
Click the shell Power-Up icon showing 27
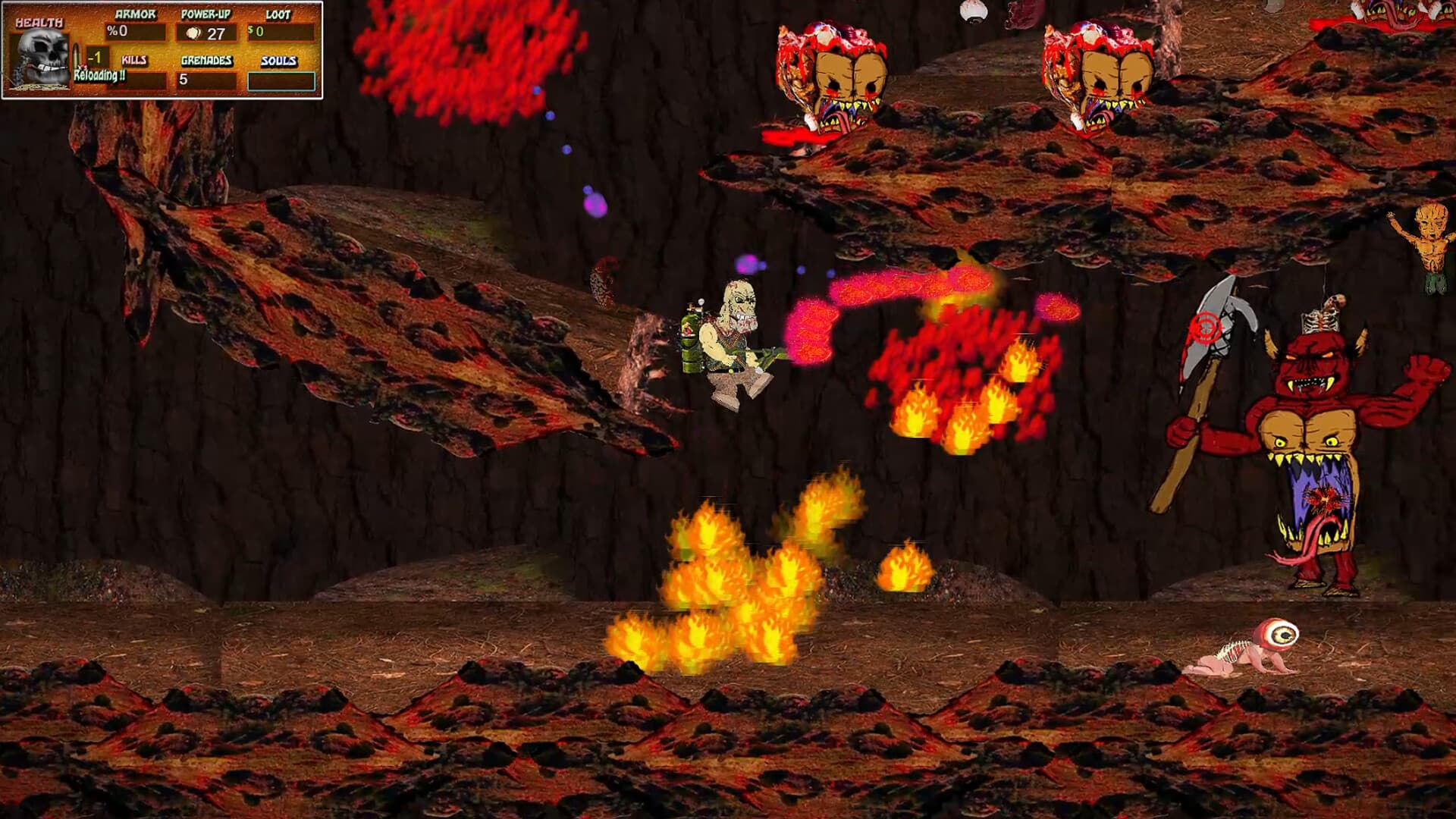click(193, 32)
